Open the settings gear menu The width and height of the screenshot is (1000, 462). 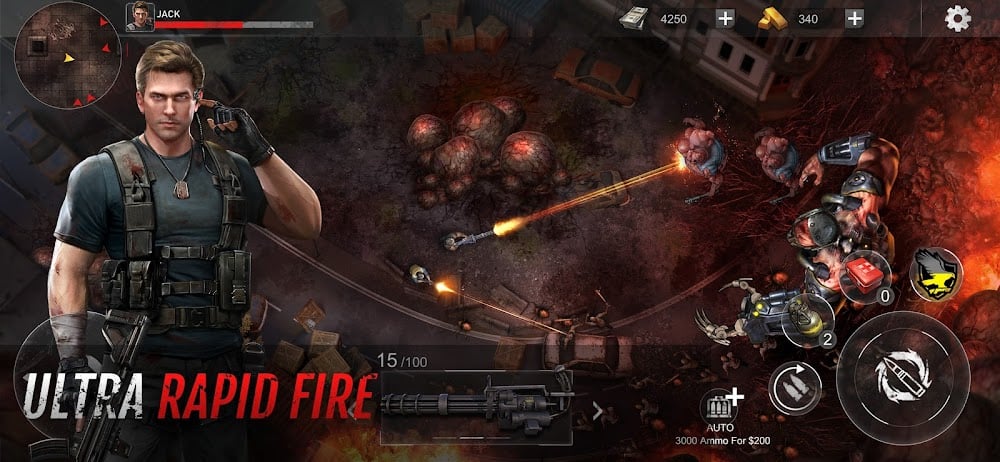click(958, 19)
